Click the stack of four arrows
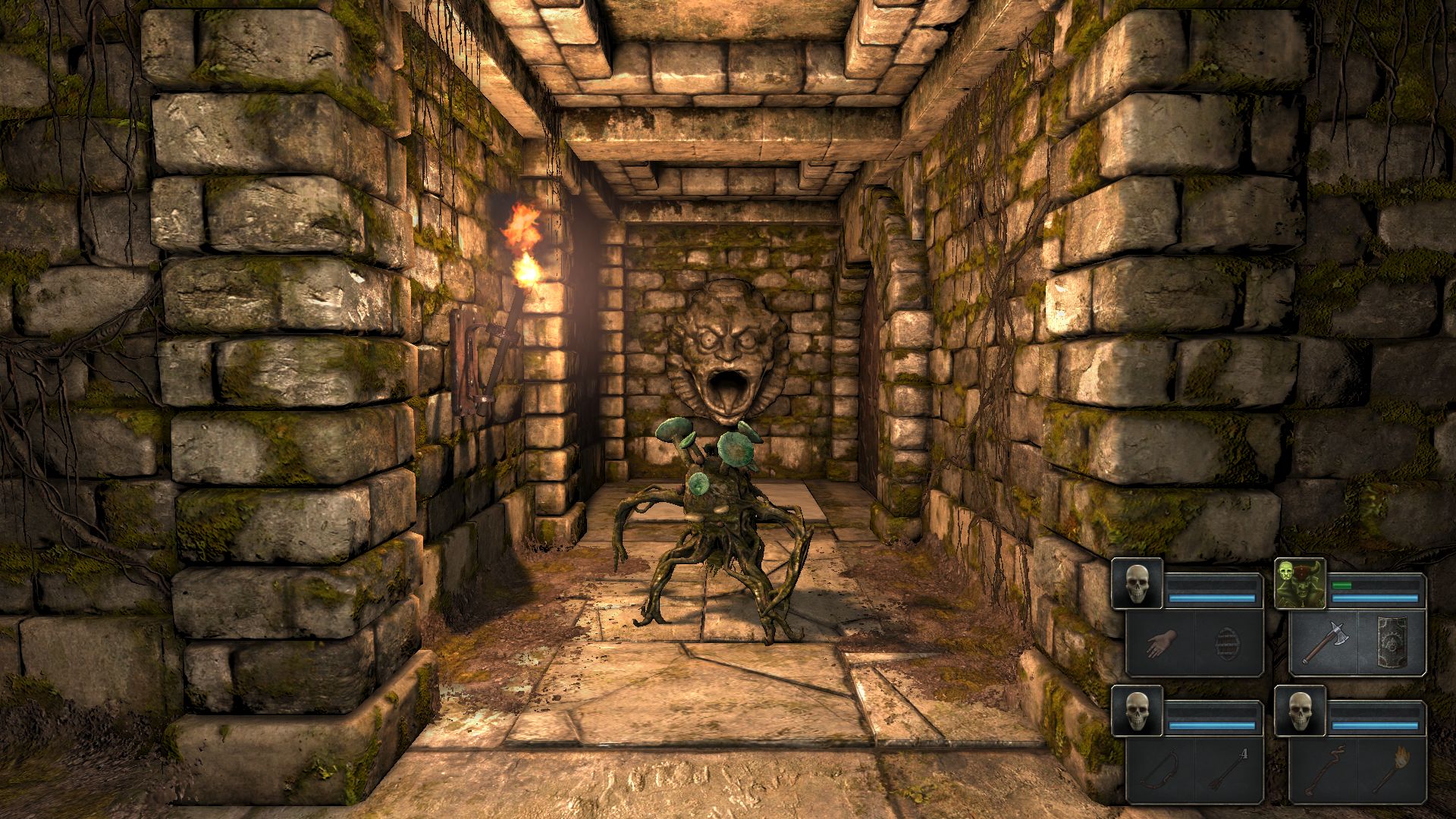Viewport: 1456px width, 819px height. (1225, 767)
